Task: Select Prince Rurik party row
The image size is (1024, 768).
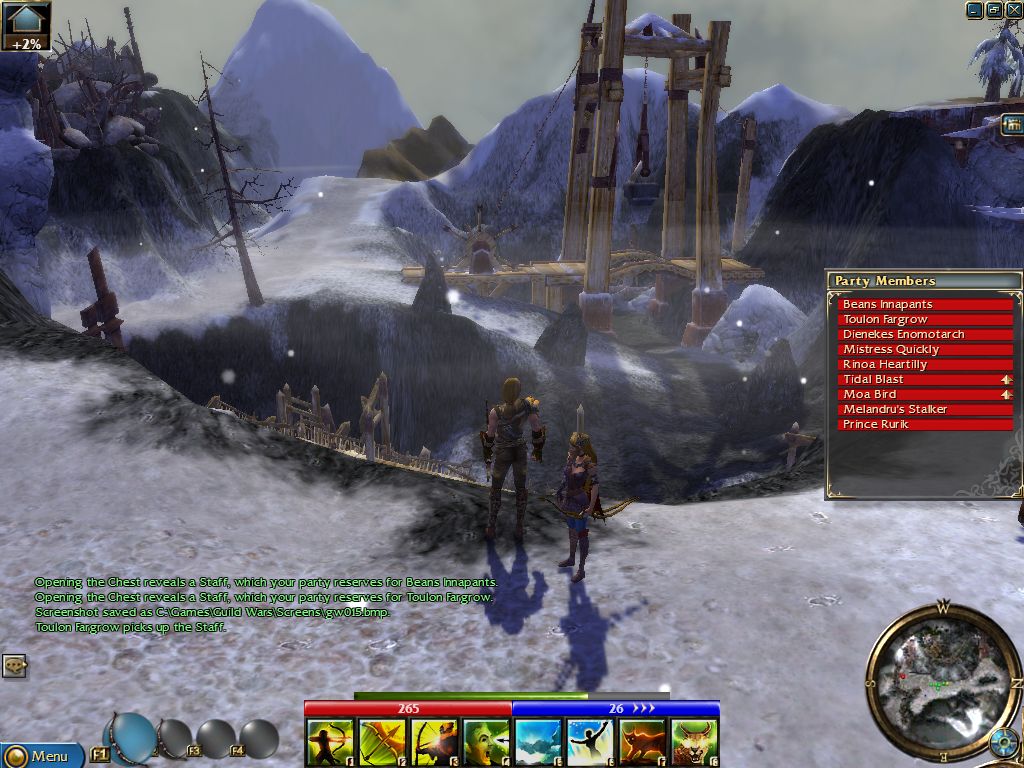Action: click(x=925, y=424)
